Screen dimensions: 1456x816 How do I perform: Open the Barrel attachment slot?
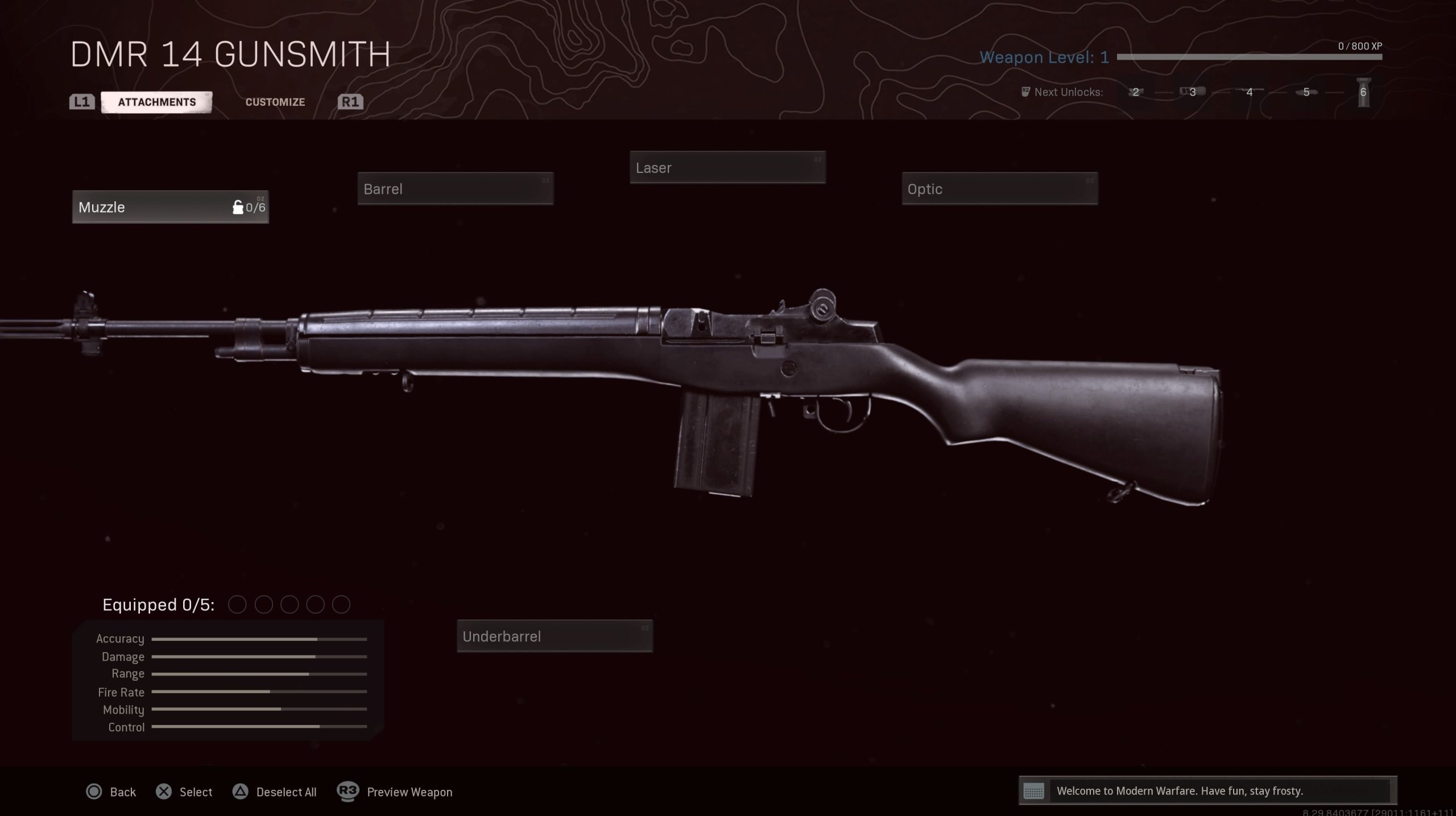[455, 189]
